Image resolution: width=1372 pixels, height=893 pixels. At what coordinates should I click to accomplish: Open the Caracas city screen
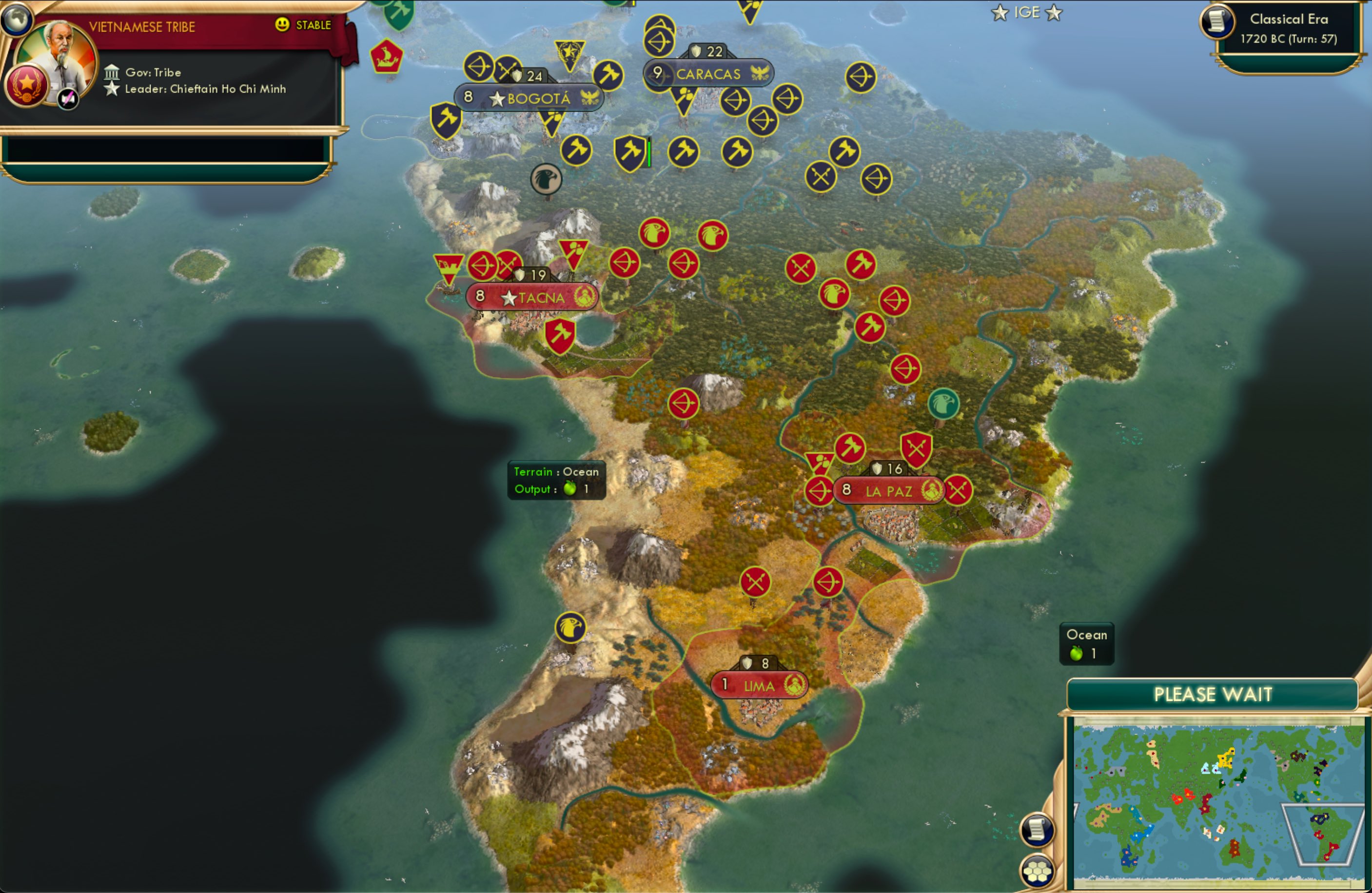point(707,73)
